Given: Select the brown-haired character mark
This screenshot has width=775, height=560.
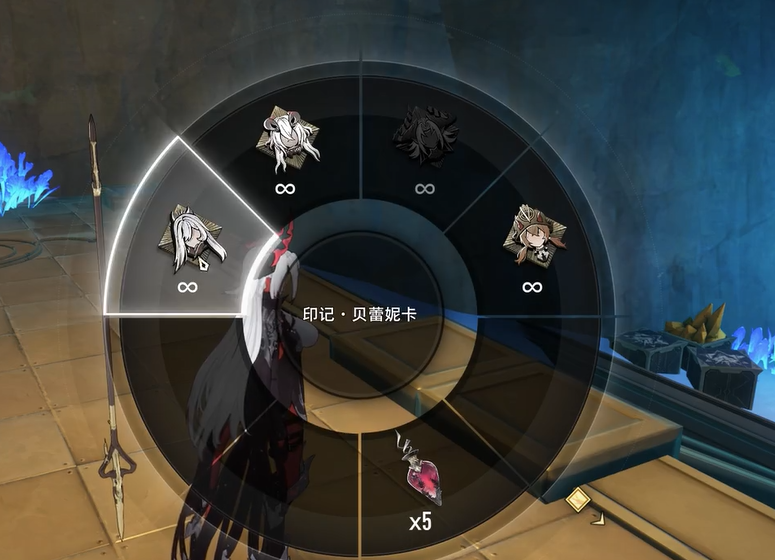Looking at the screenshot, I should pyautogui.click(x=533, y=238).
